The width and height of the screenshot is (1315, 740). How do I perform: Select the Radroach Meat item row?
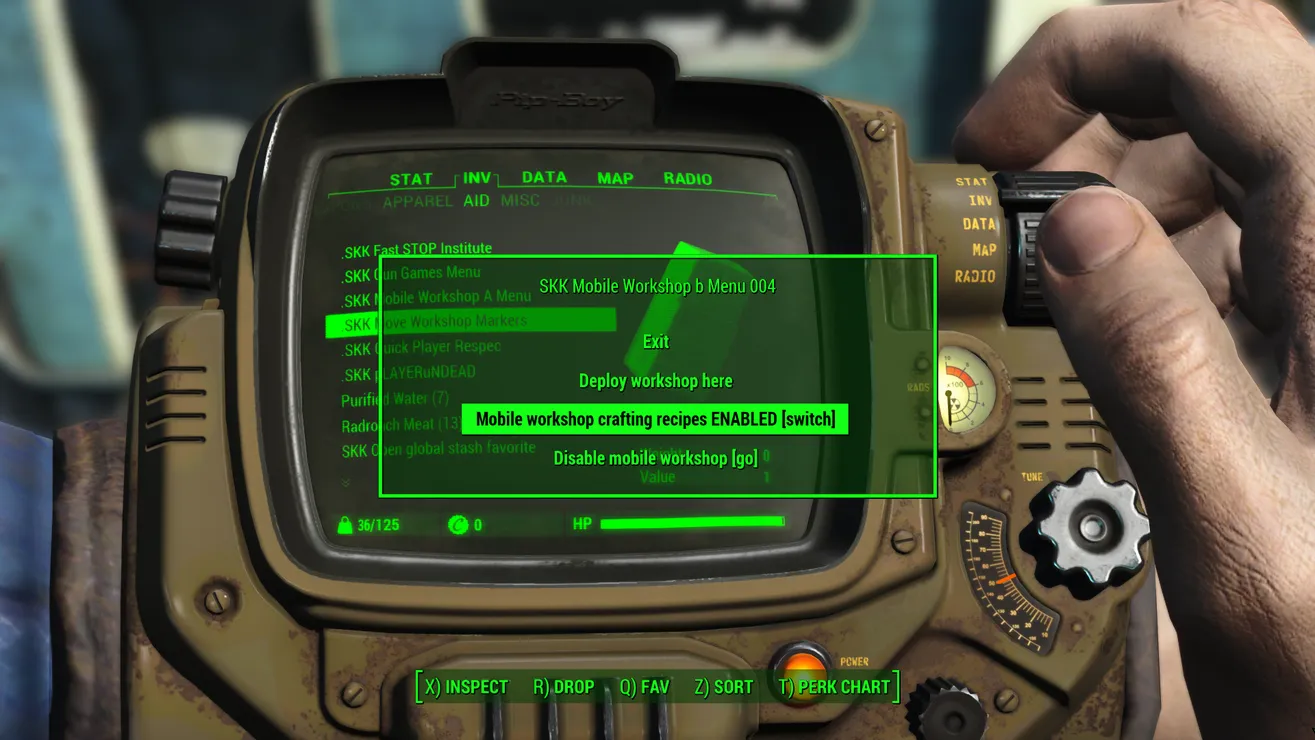(400, 425)
